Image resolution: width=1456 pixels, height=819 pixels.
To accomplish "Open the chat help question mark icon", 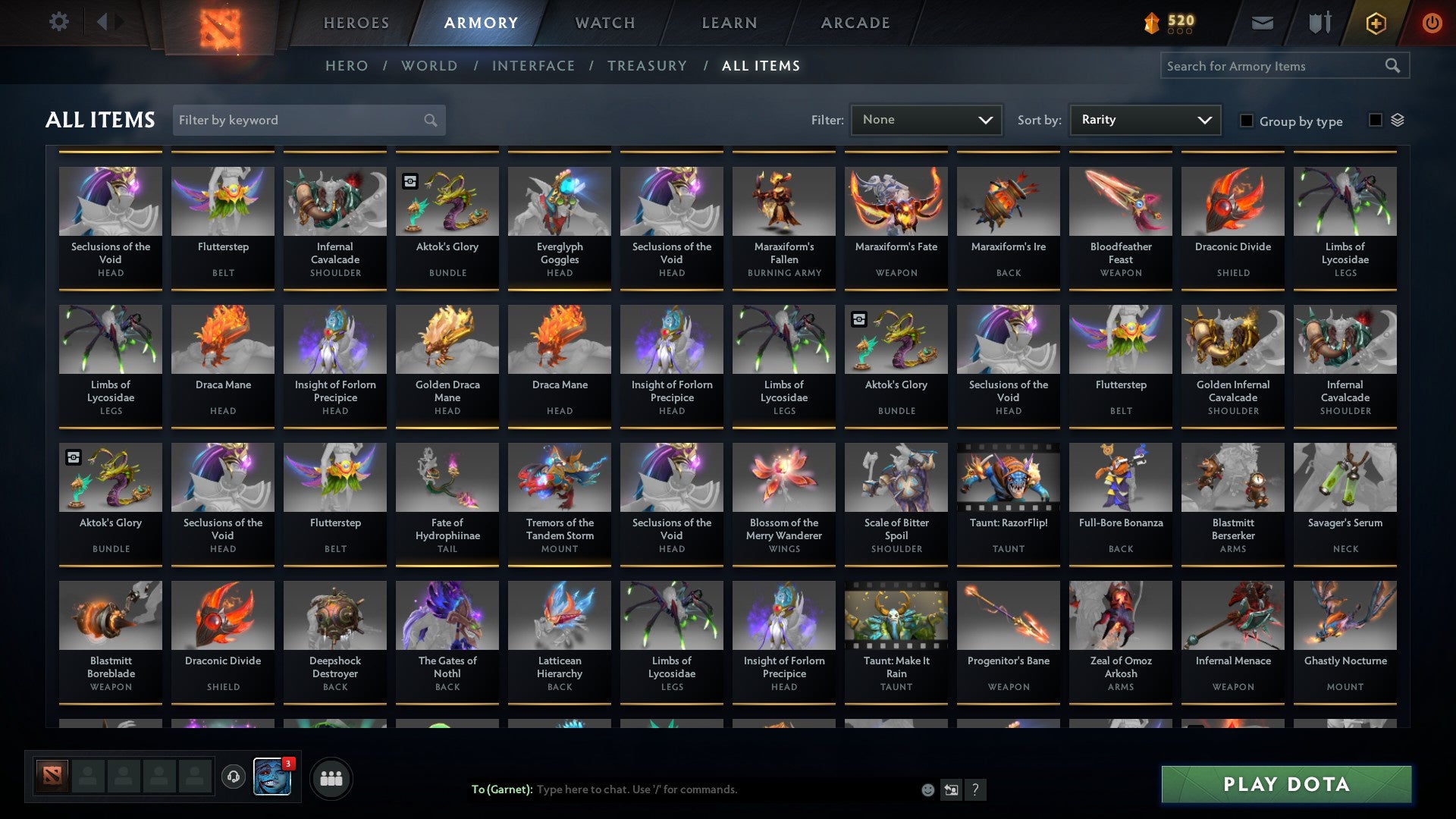I will point(975,789).
